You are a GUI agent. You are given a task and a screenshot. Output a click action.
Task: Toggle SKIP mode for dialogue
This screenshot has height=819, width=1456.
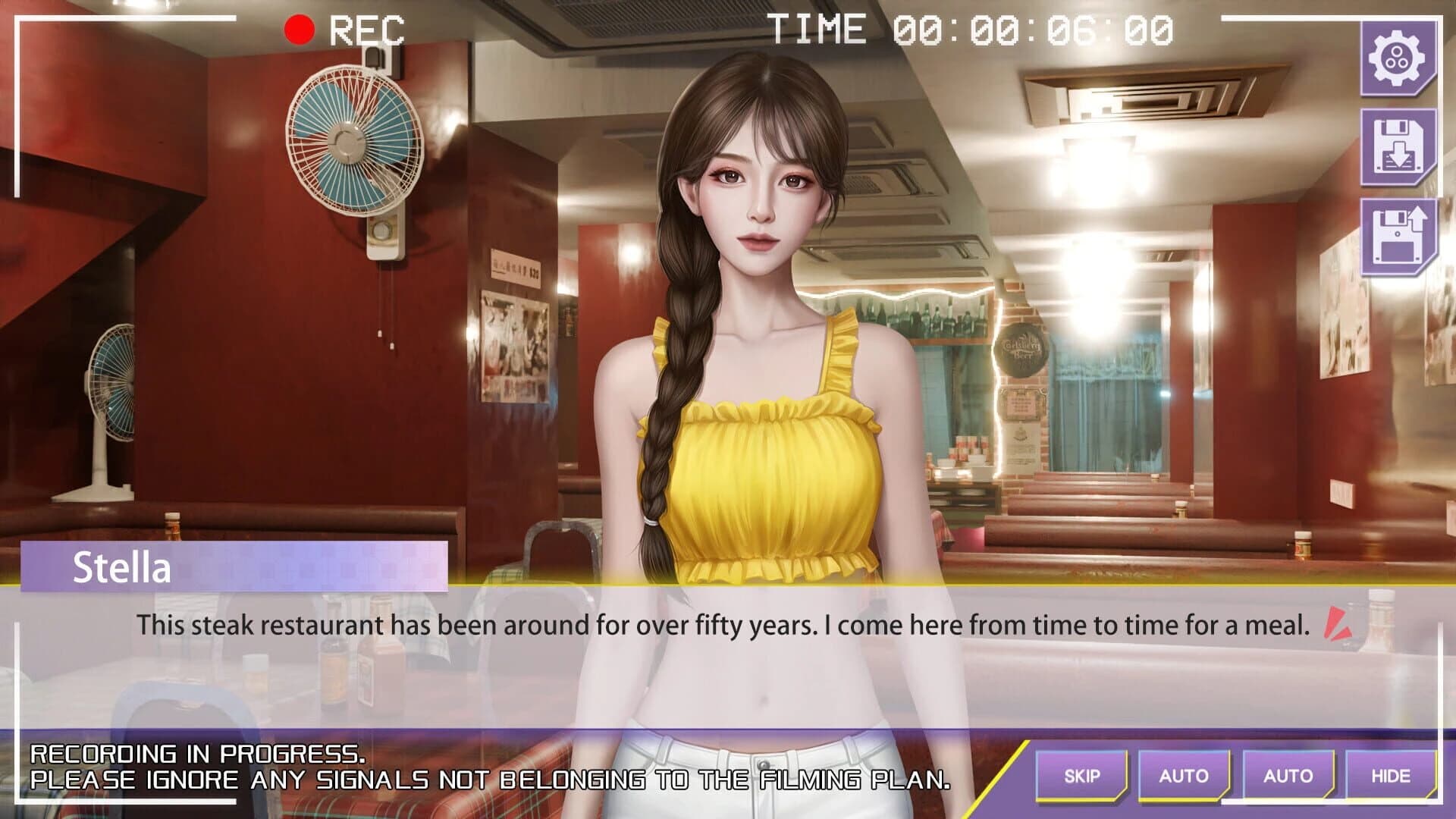coord(1083,776)
